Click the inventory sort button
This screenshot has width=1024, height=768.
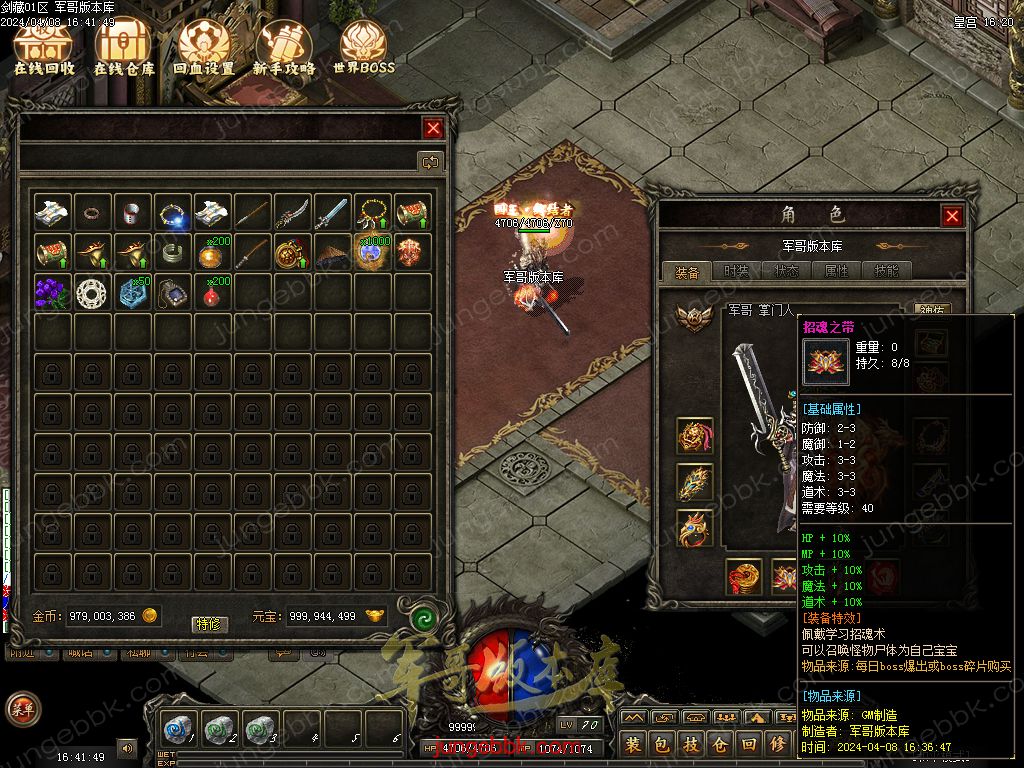[x=431, y=162]
